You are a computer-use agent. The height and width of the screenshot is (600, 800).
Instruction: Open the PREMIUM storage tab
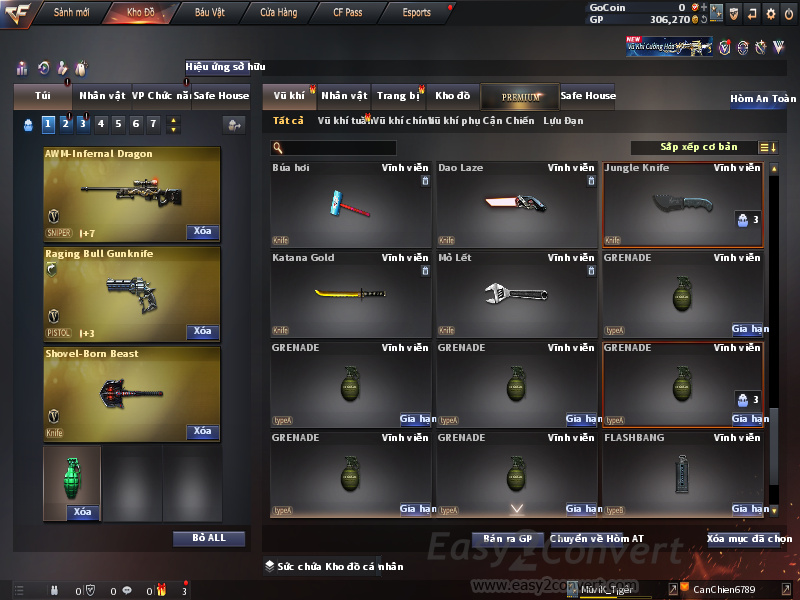(521, 97)
